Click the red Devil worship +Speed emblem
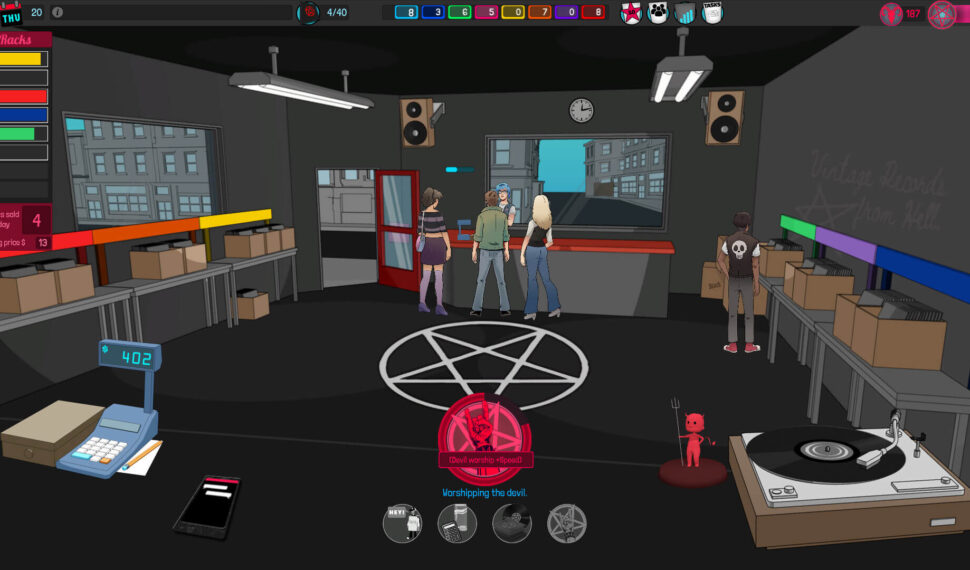The image size is (970, 570). click(x=485, y=428)
